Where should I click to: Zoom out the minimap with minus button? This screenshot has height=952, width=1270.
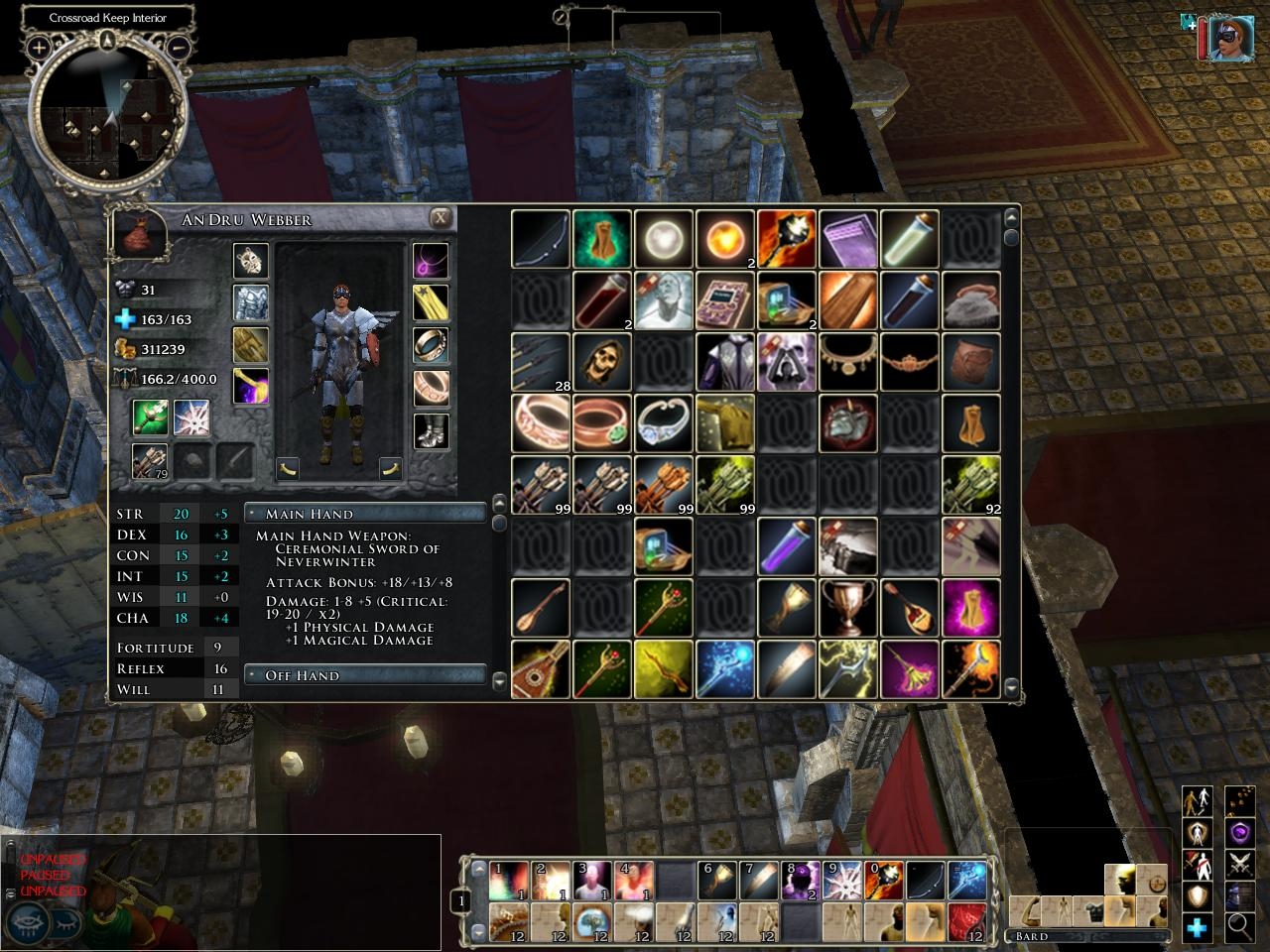179,47
